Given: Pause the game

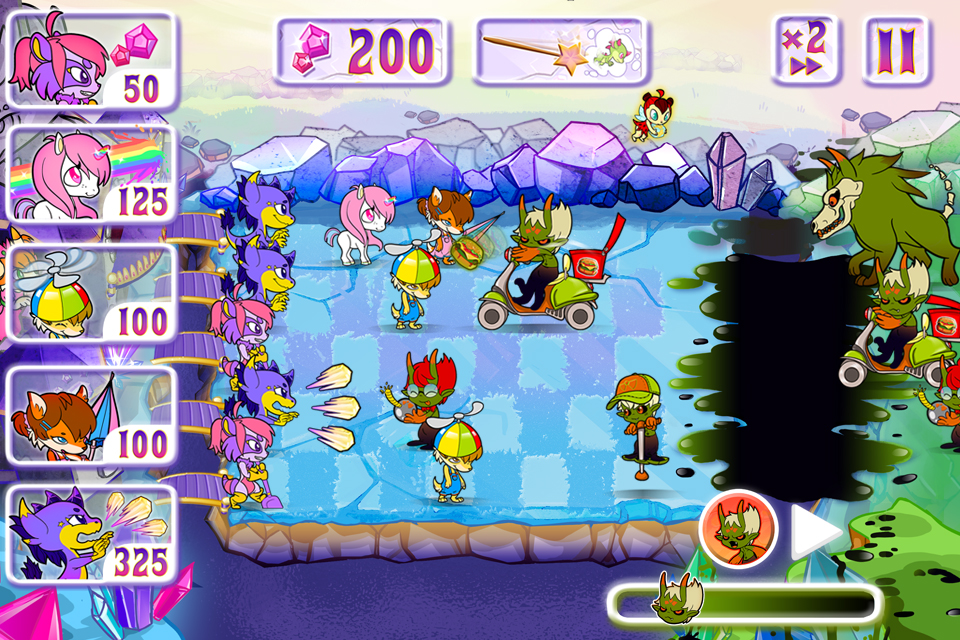Looking at the screenshot, I should click(895, 49).
